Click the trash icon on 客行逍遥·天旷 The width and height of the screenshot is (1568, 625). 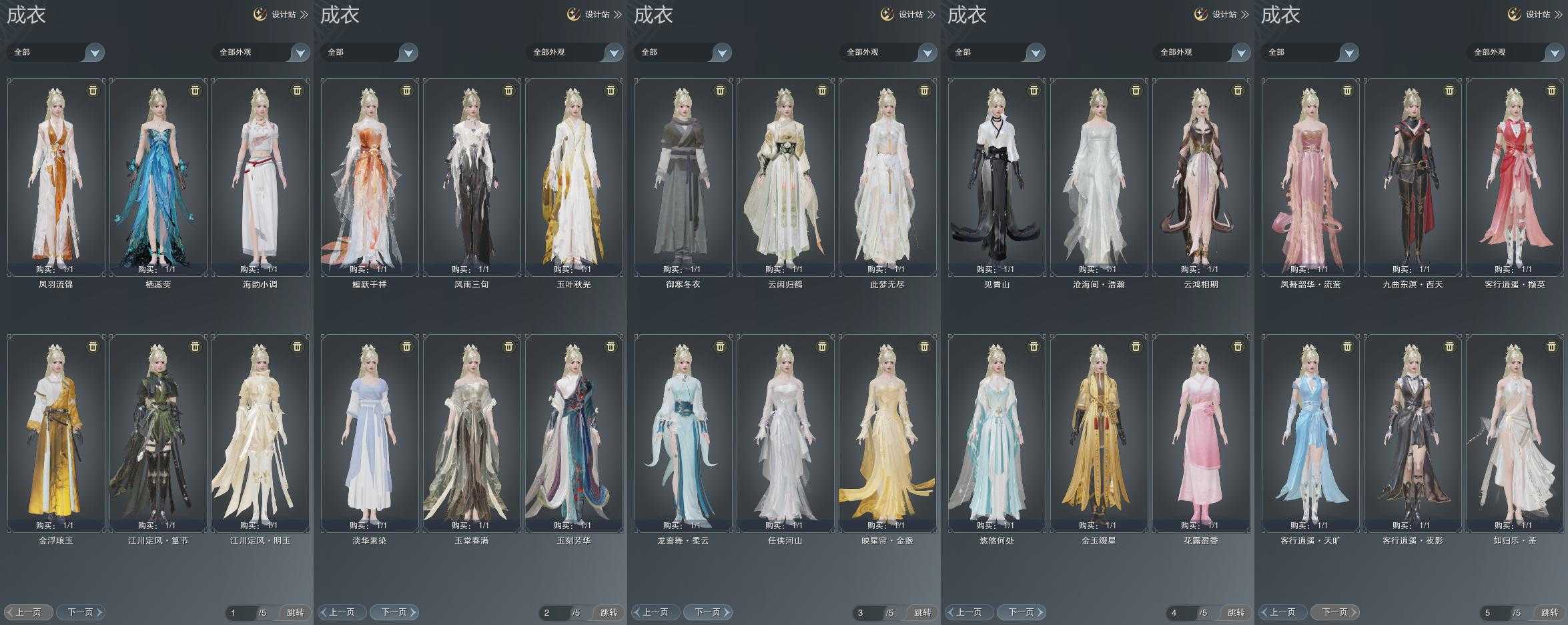[1347, 346]
